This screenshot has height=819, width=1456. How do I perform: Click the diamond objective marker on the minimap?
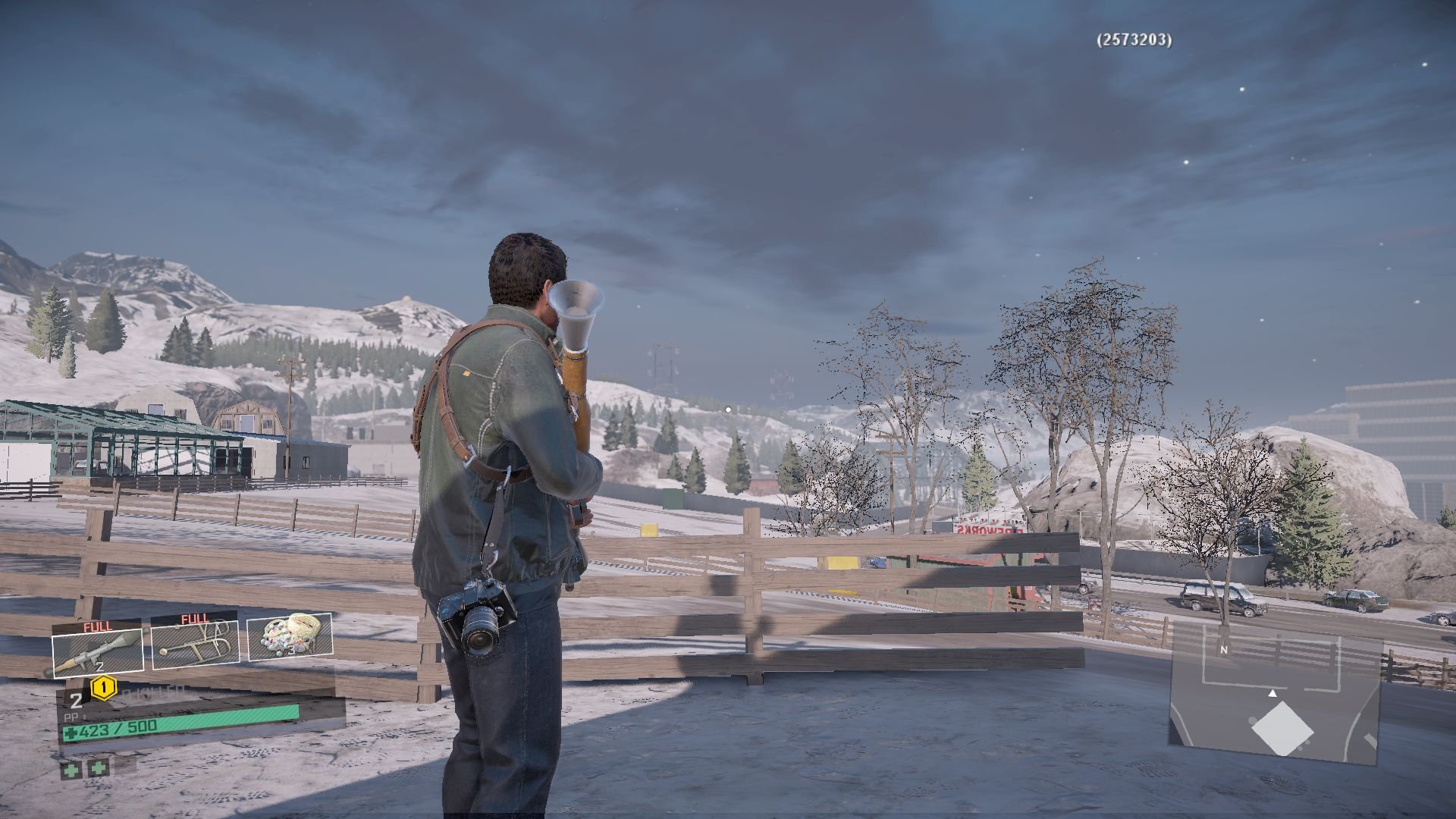[1282, 729]
